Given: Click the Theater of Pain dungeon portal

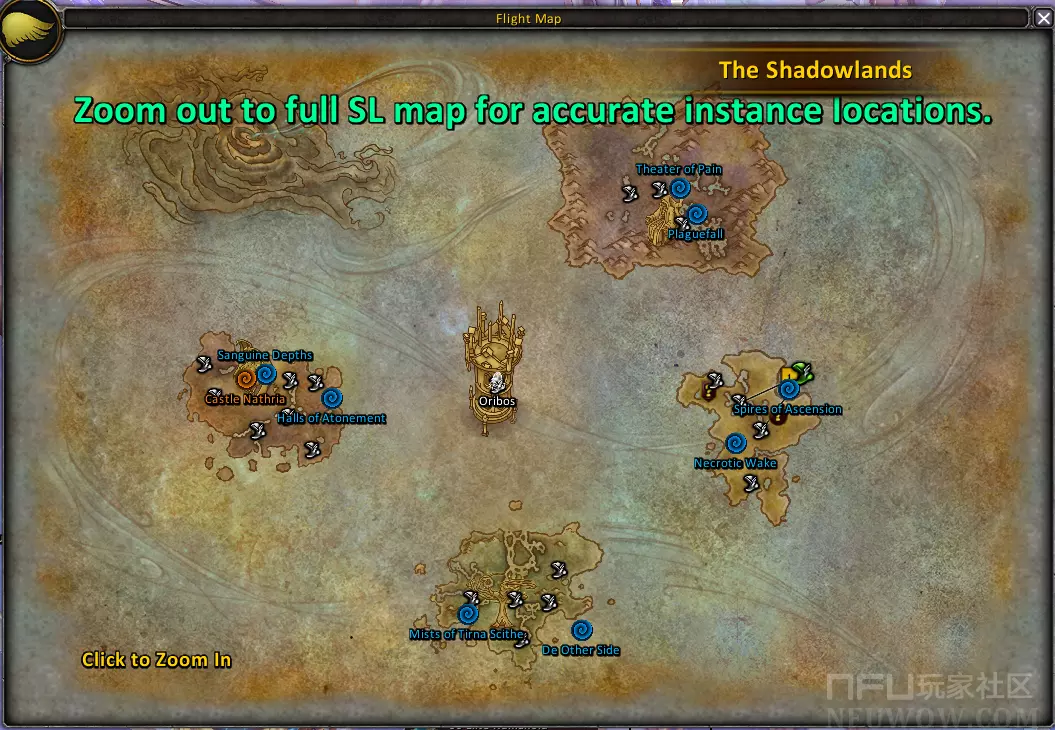Looking at the screenshot, I should click(x=680, y=188).
